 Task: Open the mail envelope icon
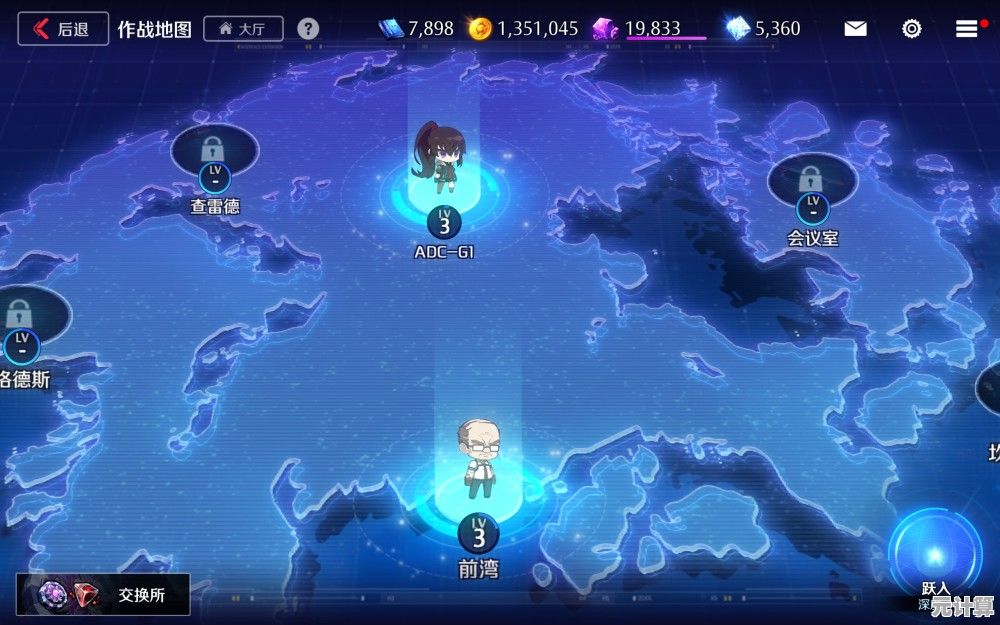(855, 29)
